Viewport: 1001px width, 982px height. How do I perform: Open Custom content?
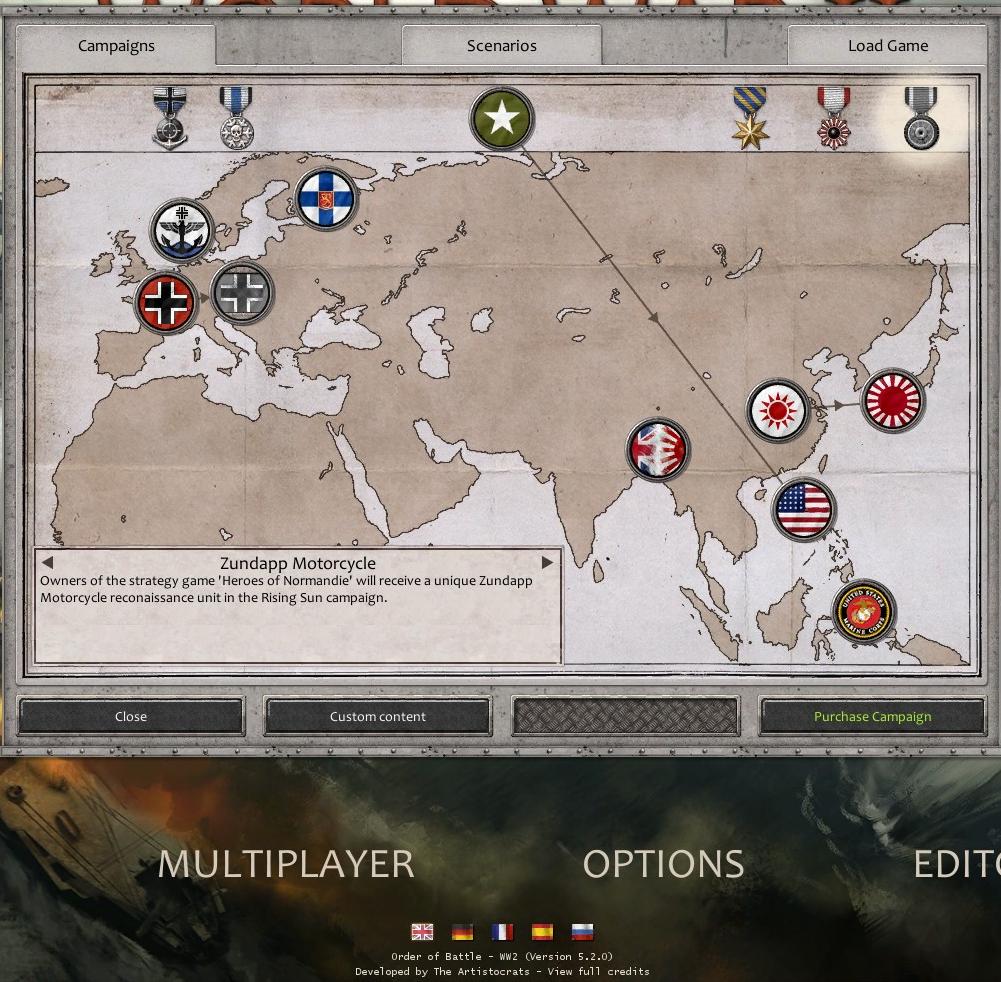378,716
